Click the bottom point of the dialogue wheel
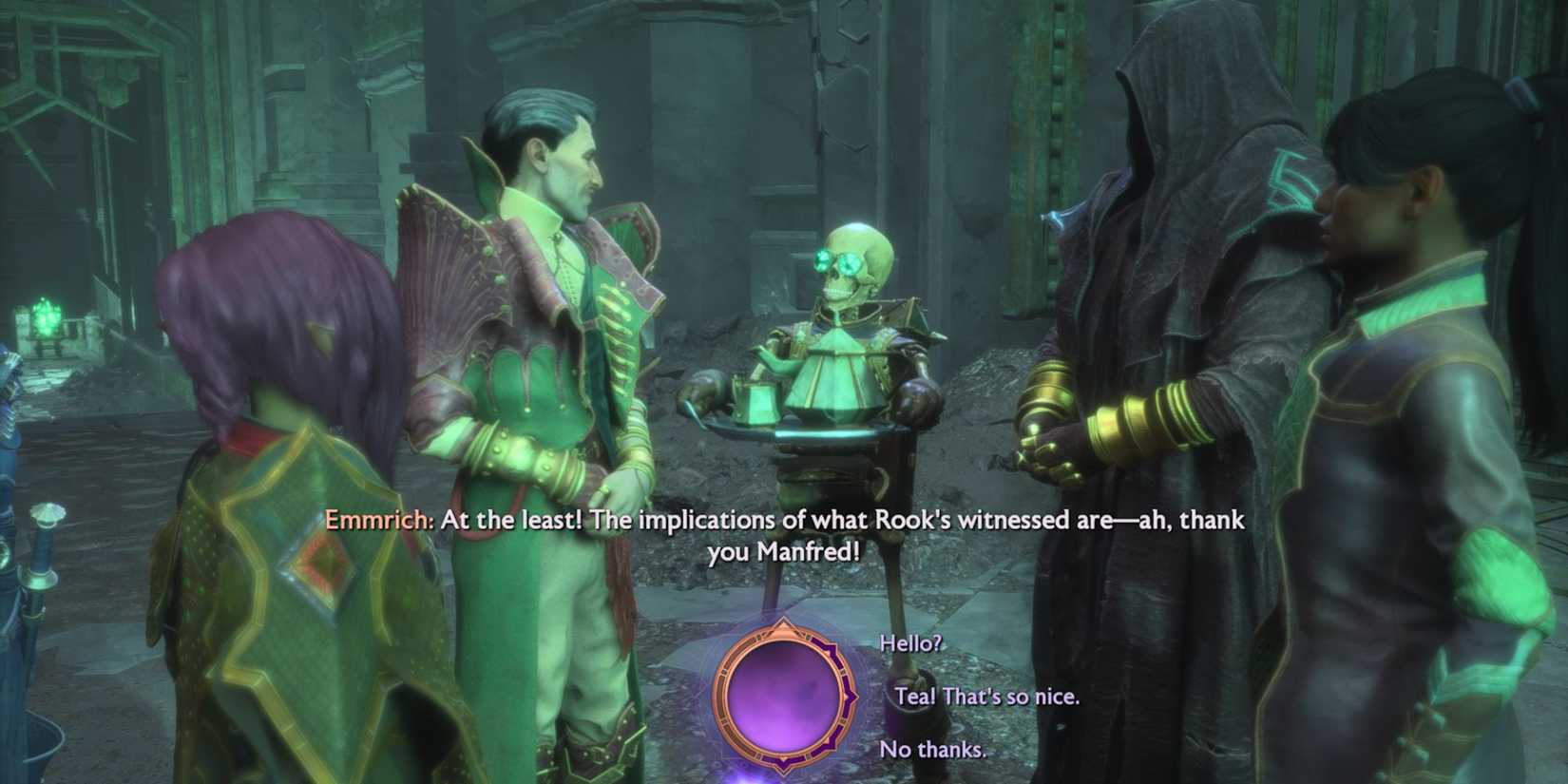 coord(782,773)
